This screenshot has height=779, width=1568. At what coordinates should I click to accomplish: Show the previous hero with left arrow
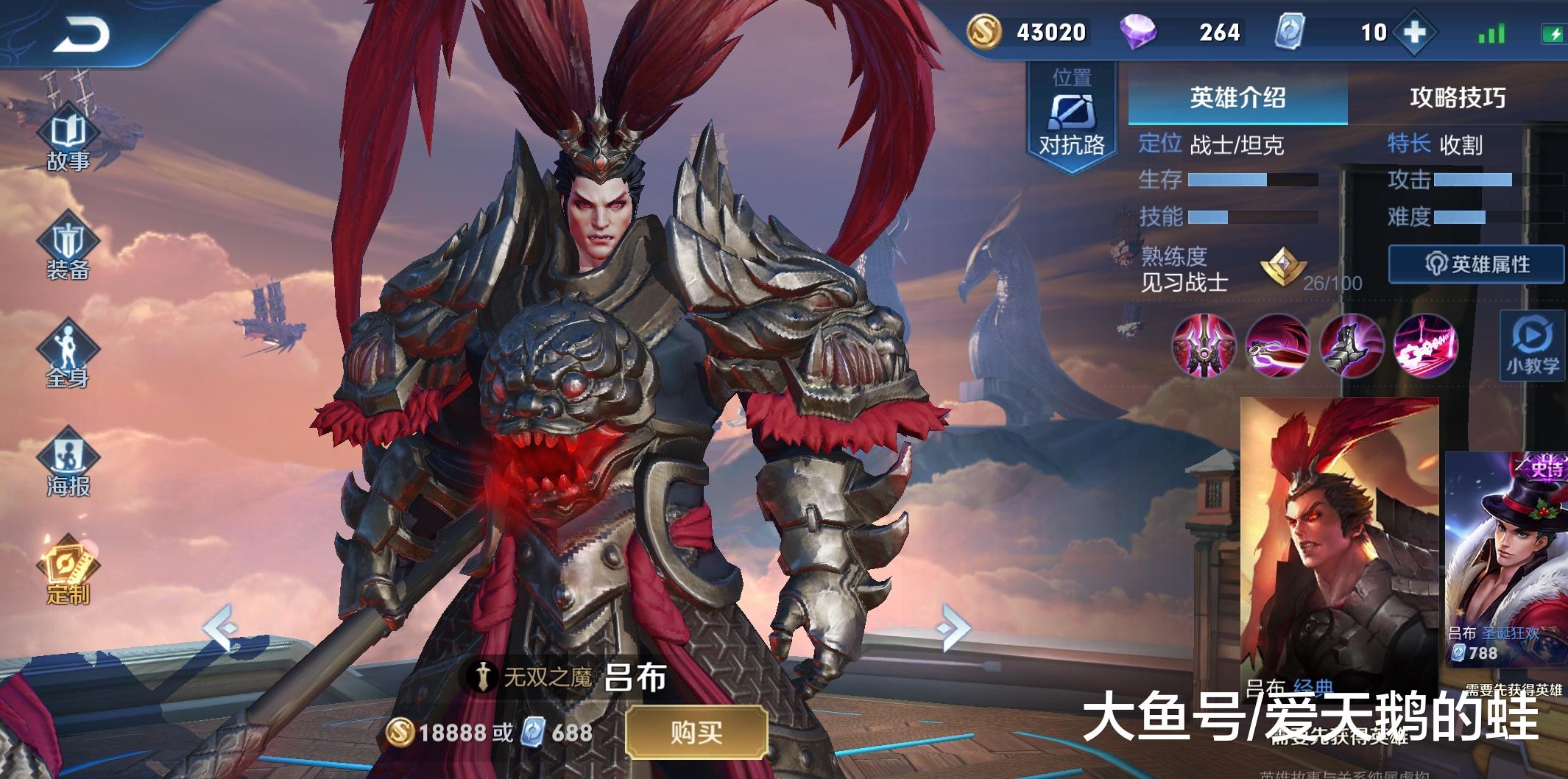click(x=221, y=628)
